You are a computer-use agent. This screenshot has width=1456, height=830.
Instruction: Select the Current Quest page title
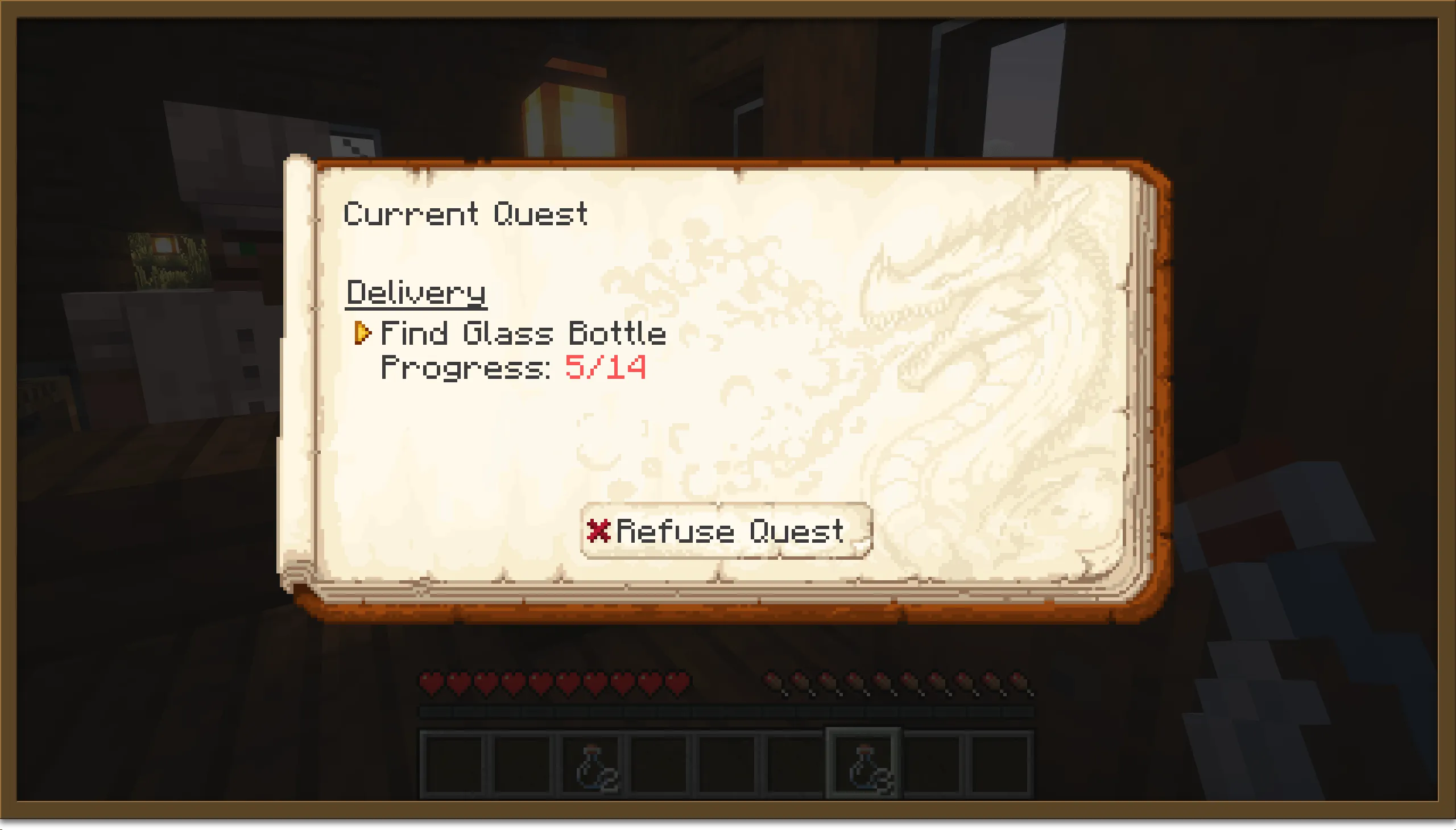tap(466, 214)
